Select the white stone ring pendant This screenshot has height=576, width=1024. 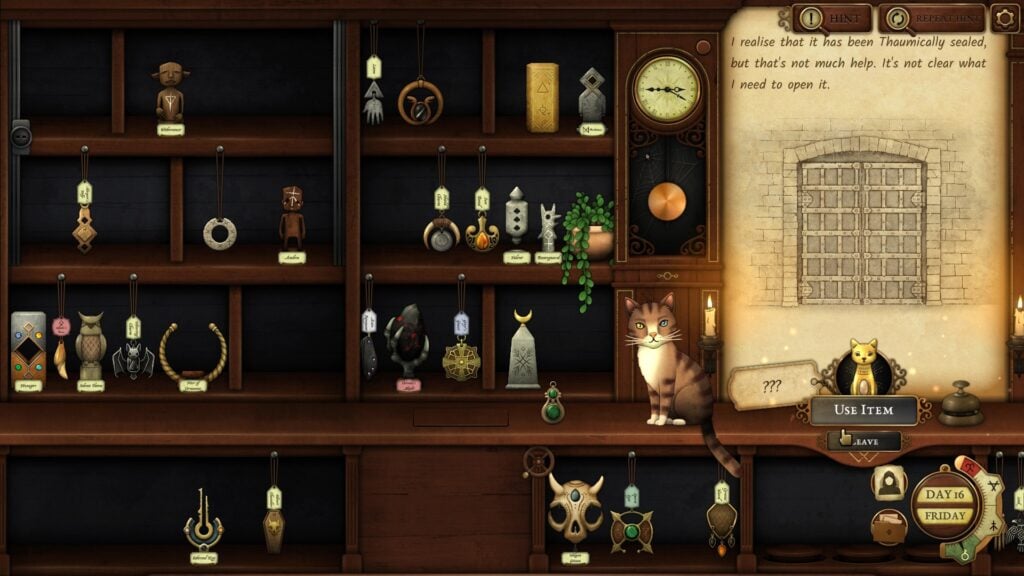[x=220, y=233]
